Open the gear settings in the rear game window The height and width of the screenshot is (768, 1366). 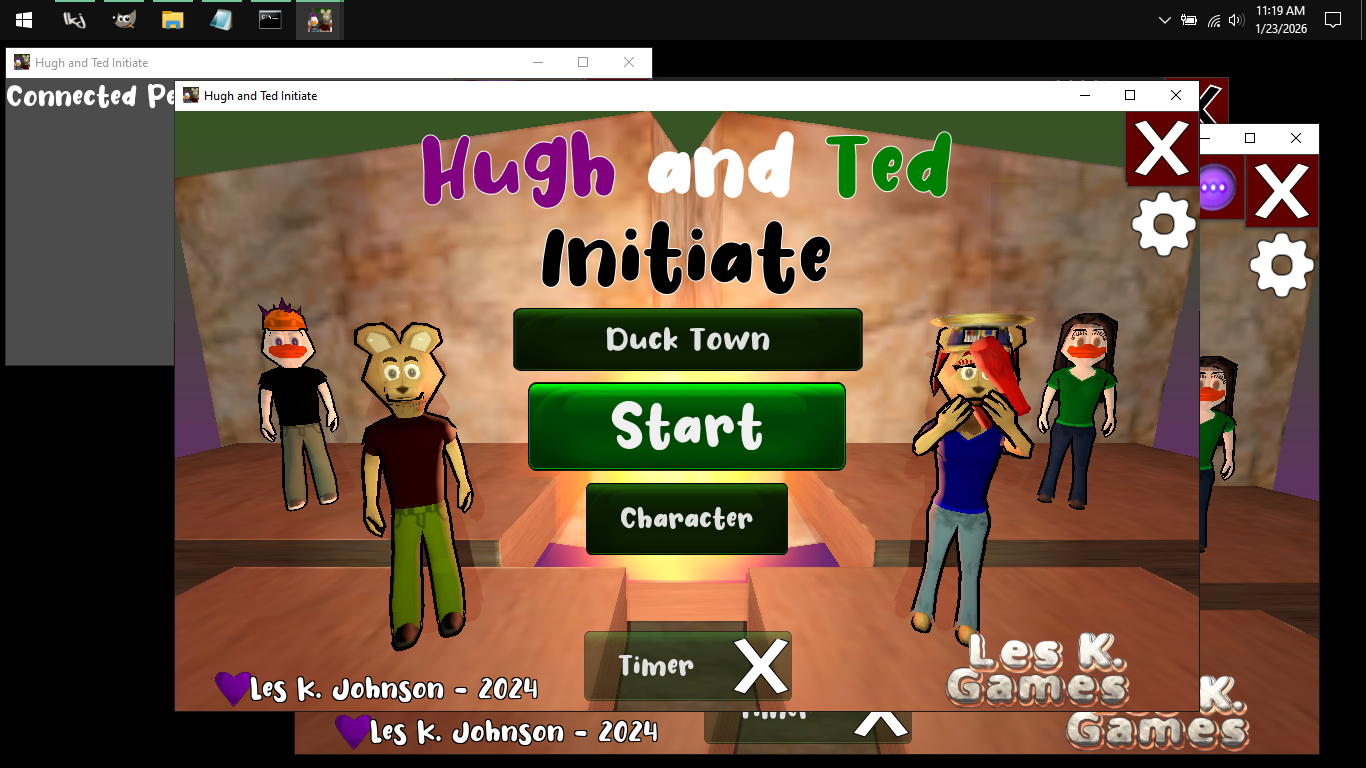pyautogui.click(x=1281, y=264)
